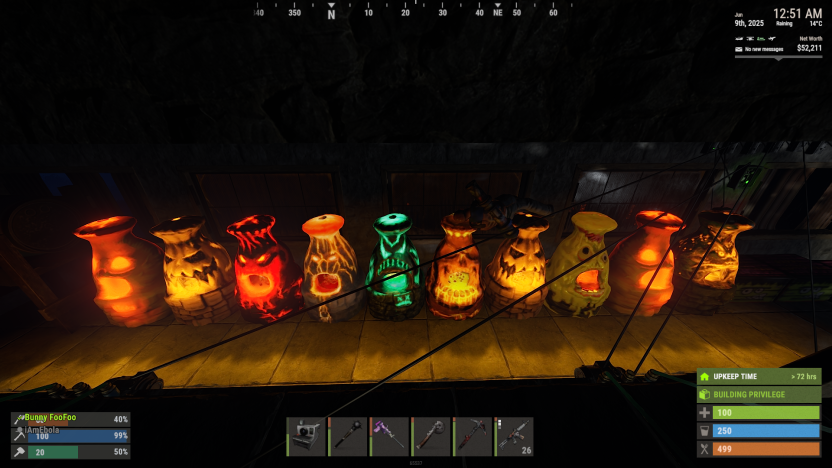Click the Building Privilege status indicator
This screenshot has width=832, height=468.
(759, 394)
